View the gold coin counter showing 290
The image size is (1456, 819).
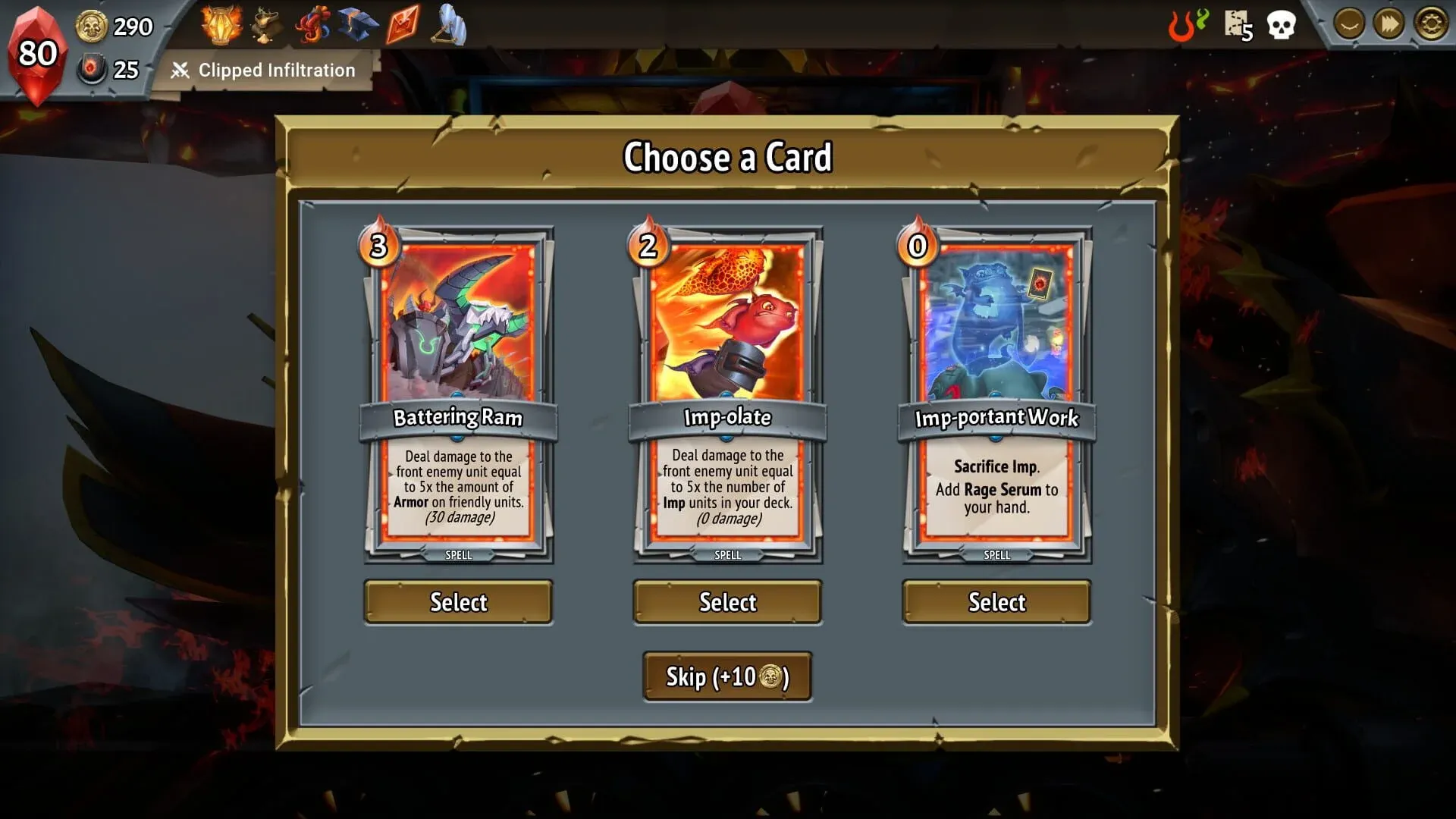(114, 27)
